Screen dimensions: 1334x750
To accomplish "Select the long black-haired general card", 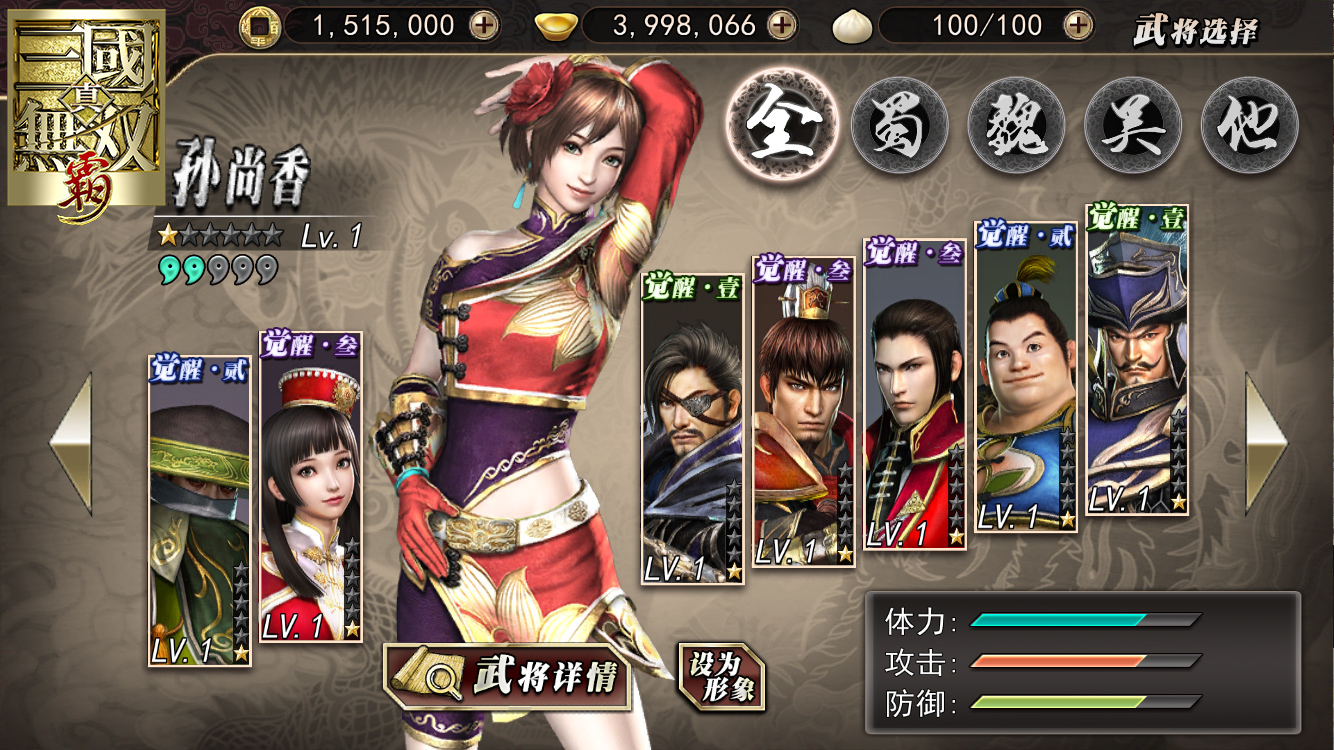I will pyautogui.click(x=915, y=393).
